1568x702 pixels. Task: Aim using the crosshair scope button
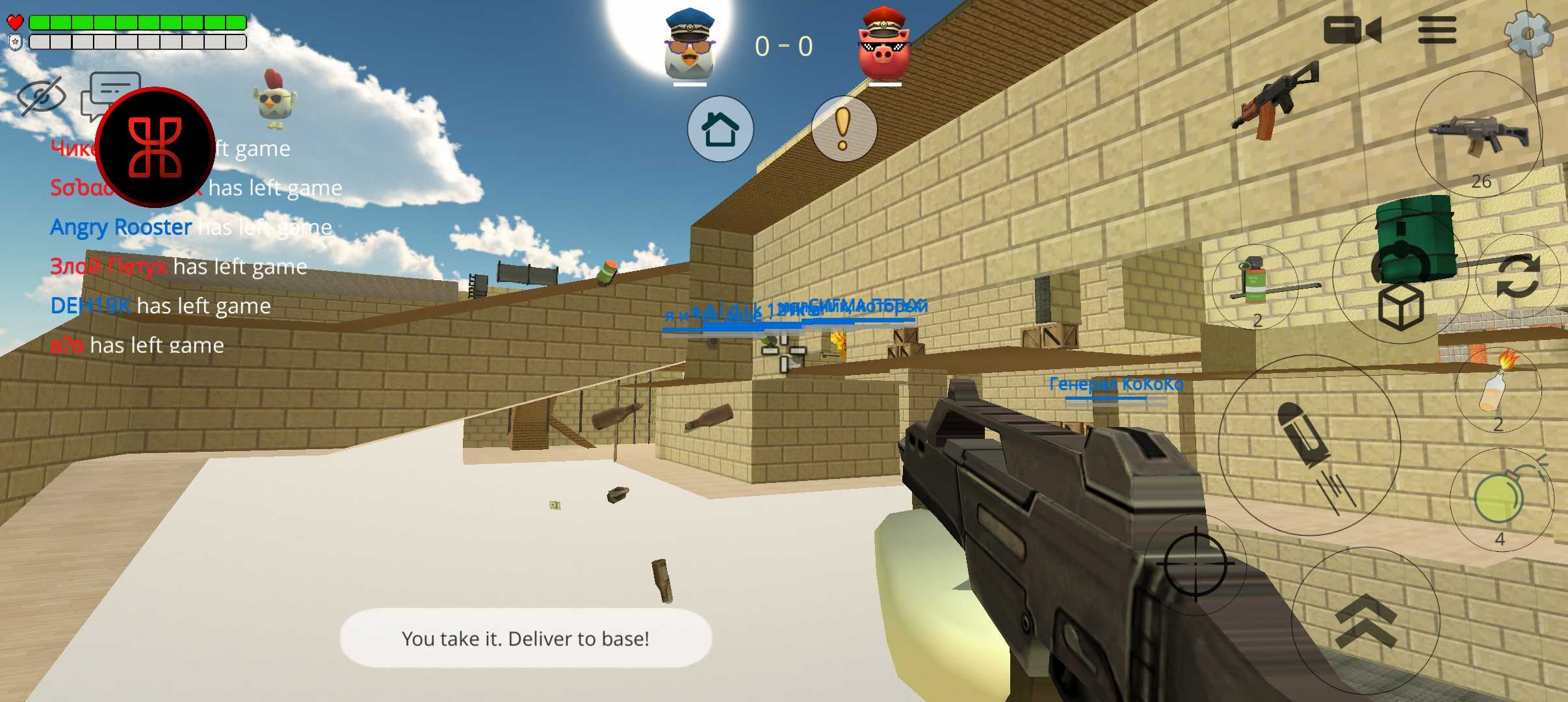pyautogui.click(x=1195, y=564)
